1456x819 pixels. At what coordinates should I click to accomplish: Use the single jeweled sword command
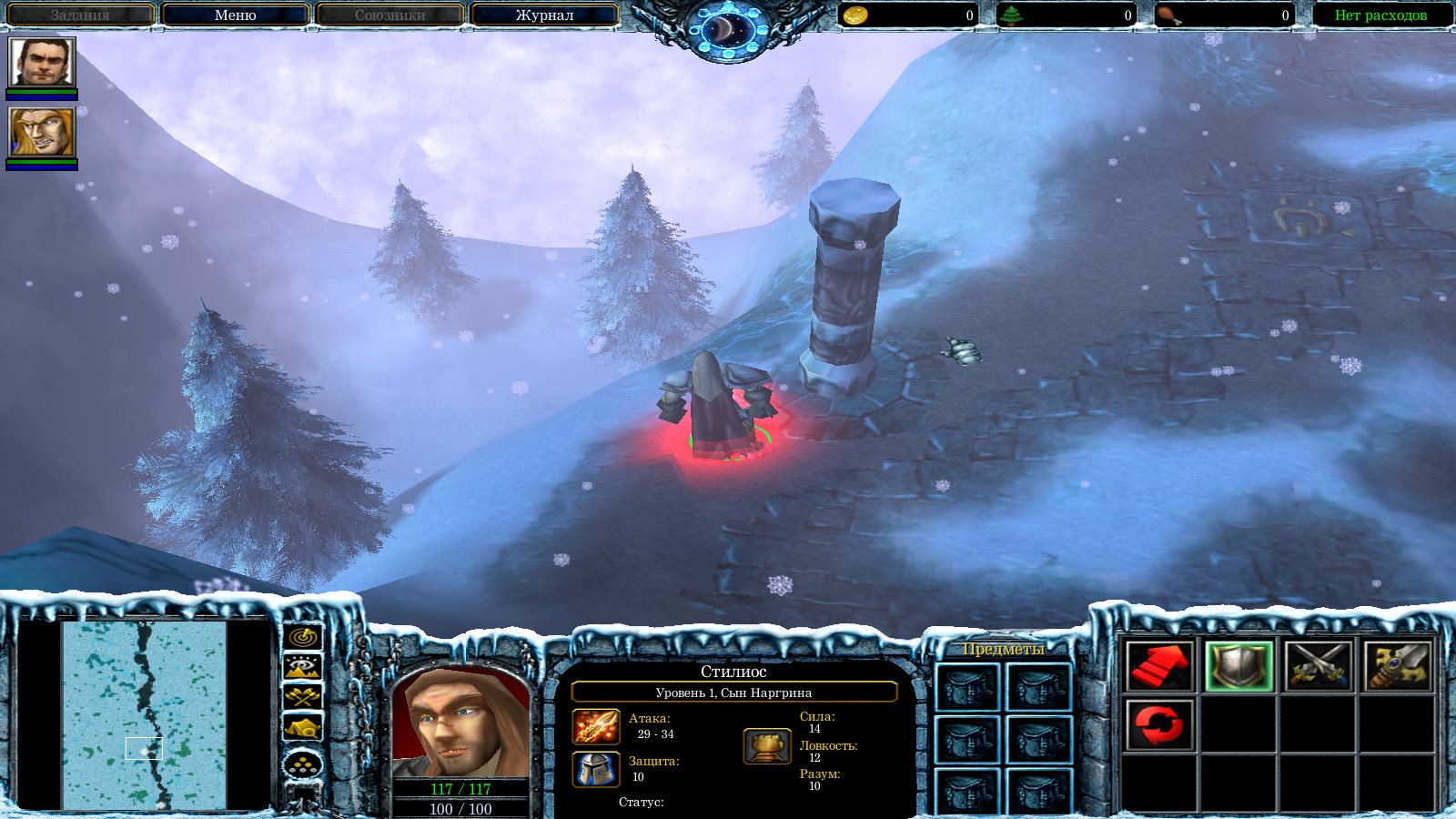click(x=1397, y=666)
